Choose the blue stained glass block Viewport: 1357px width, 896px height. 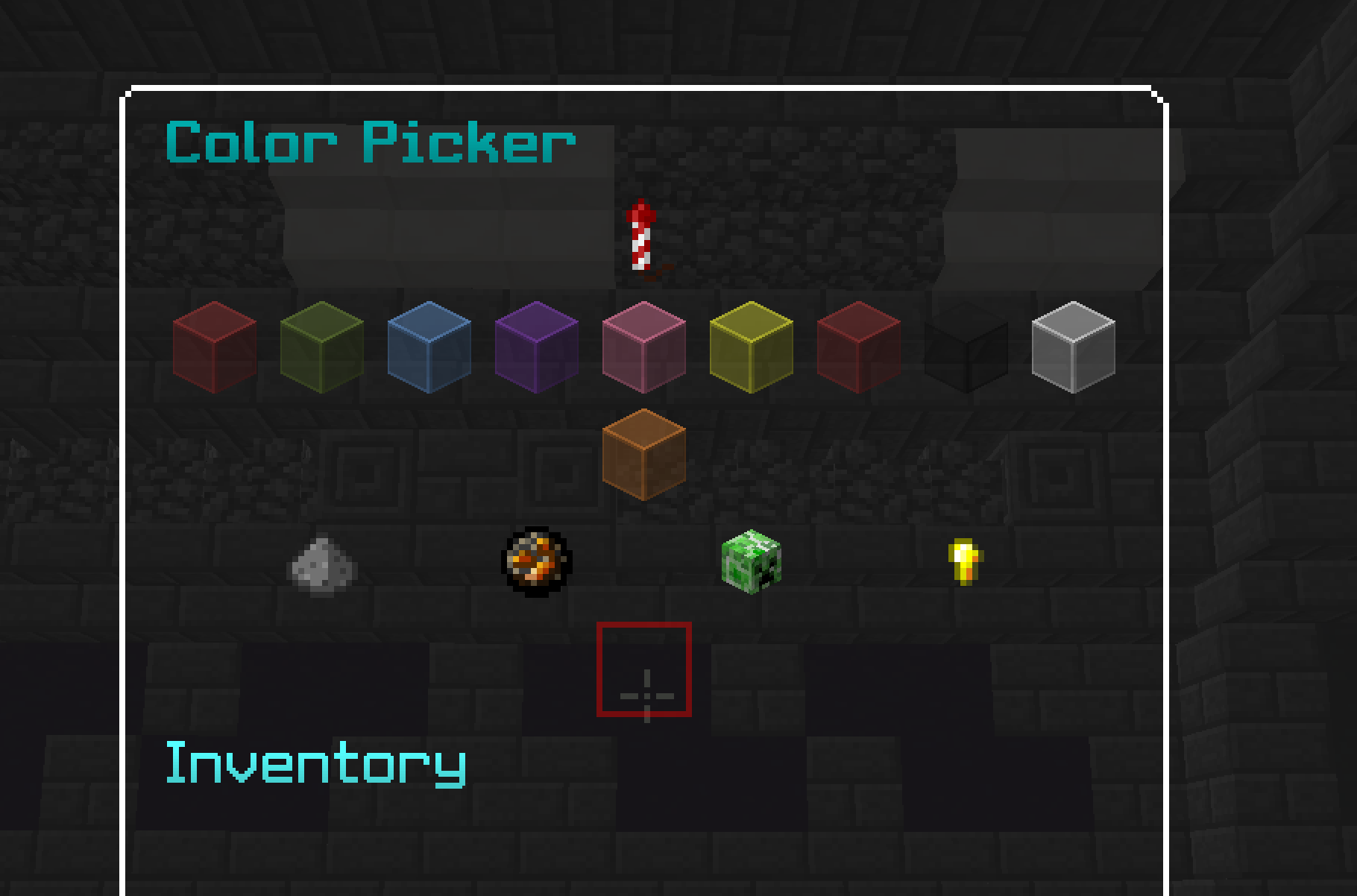(428, 347)
